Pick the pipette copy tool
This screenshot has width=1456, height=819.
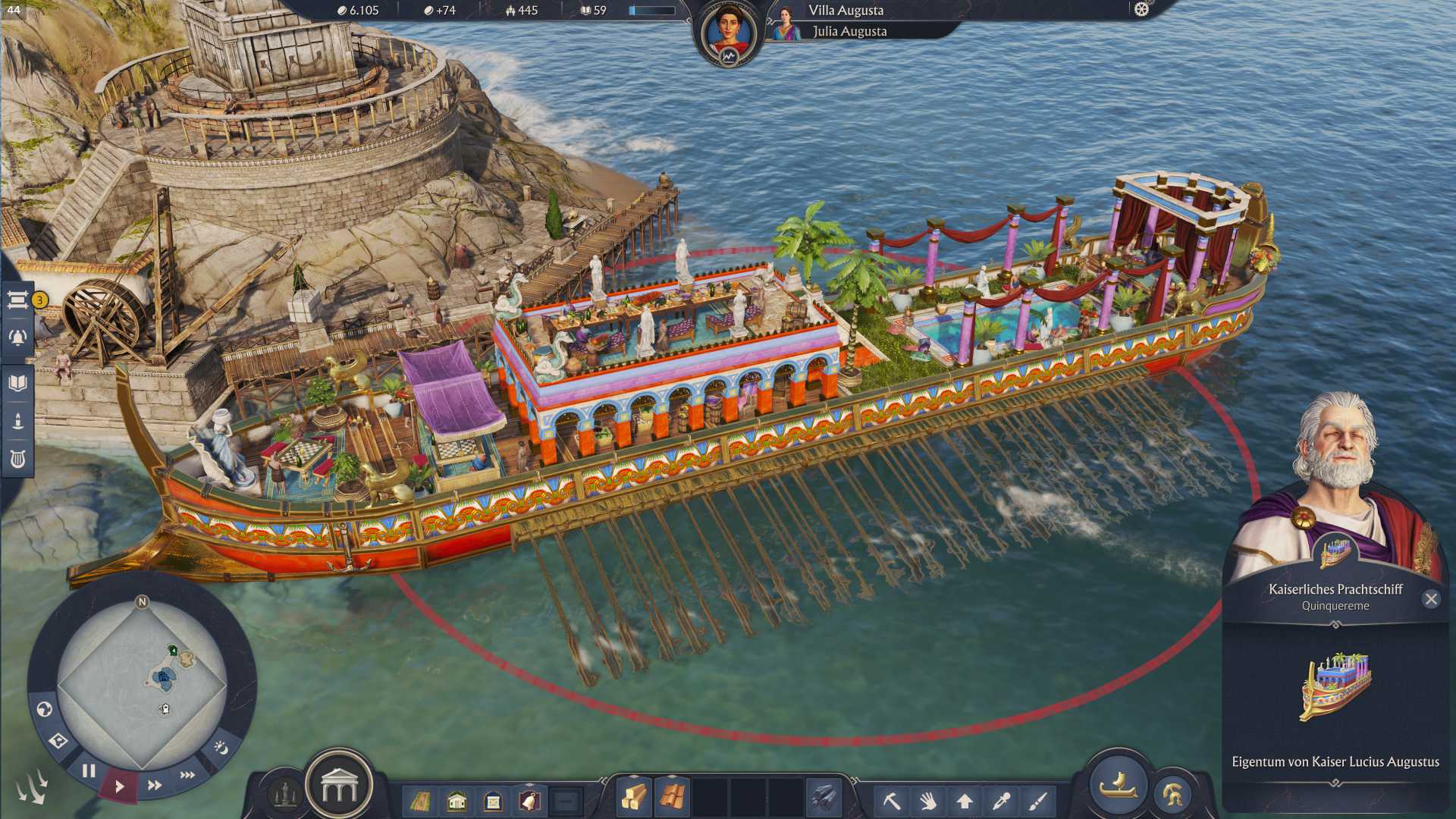[x=1001, y=802]
